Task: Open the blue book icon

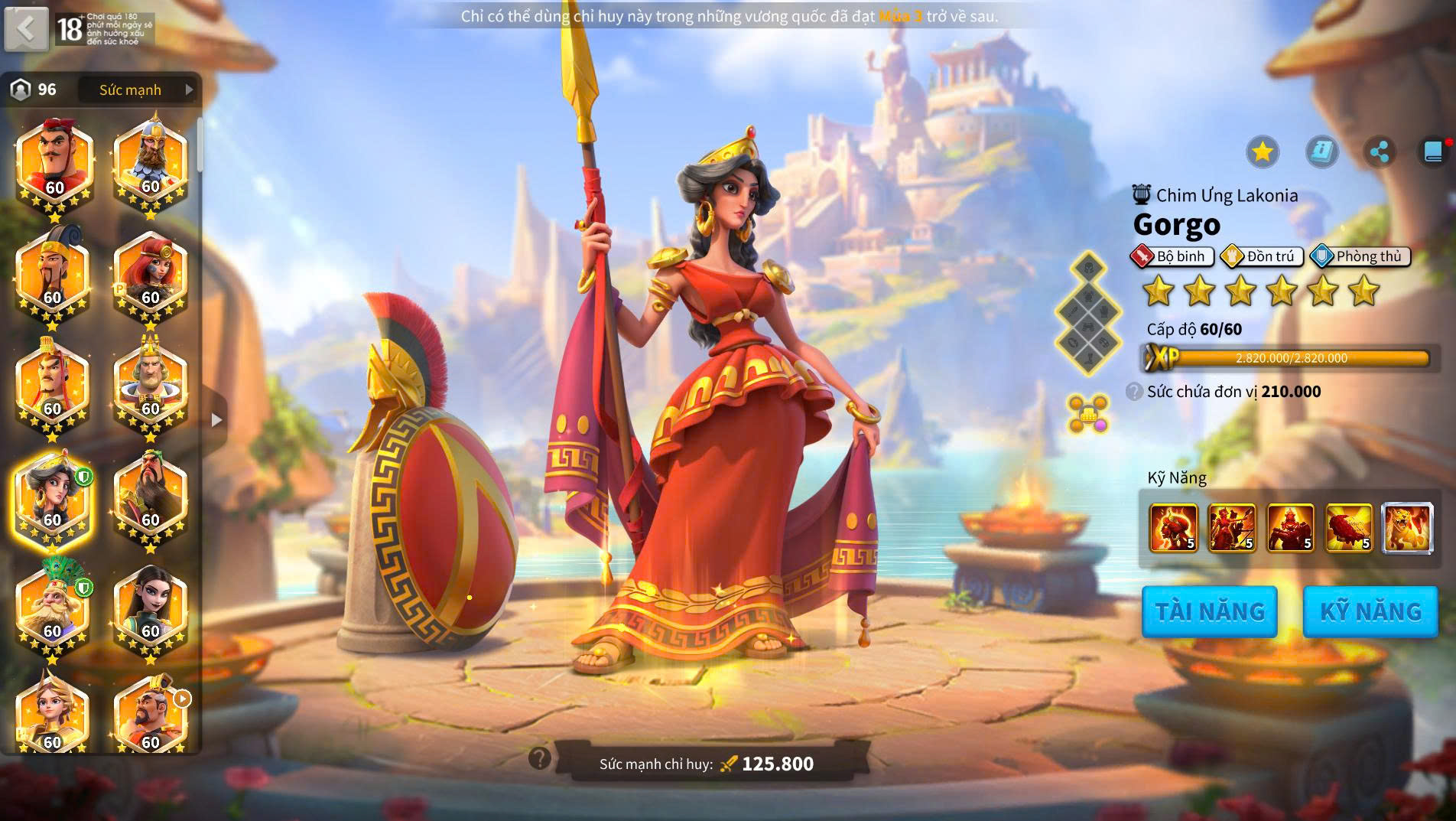Action: pos(1434,151)
